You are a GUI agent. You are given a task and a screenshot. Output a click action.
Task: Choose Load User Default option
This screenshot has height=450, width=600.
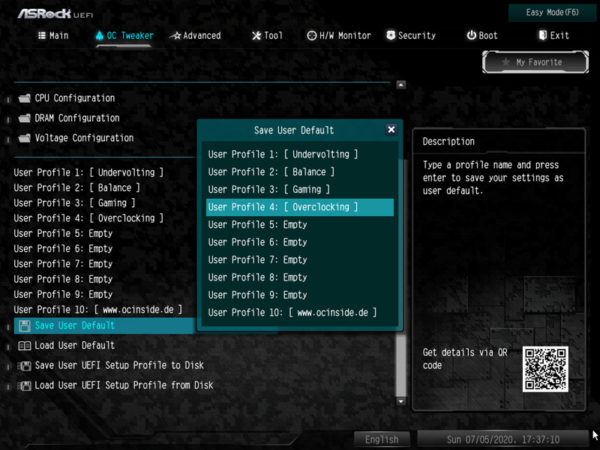(75, 345)
